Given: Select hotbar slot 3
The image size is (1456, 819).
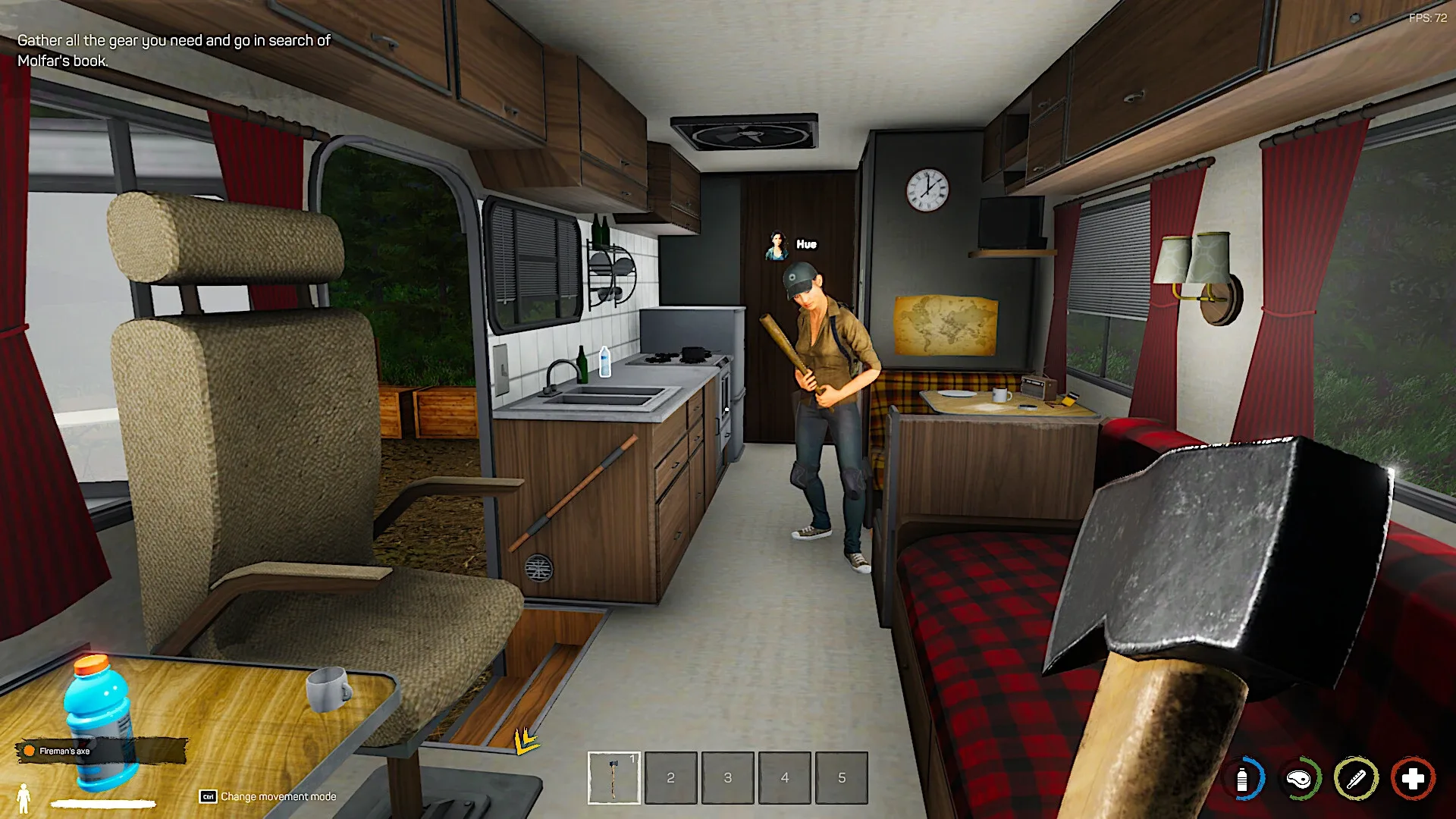Looking at the screenshot, I should pos(727,779).
